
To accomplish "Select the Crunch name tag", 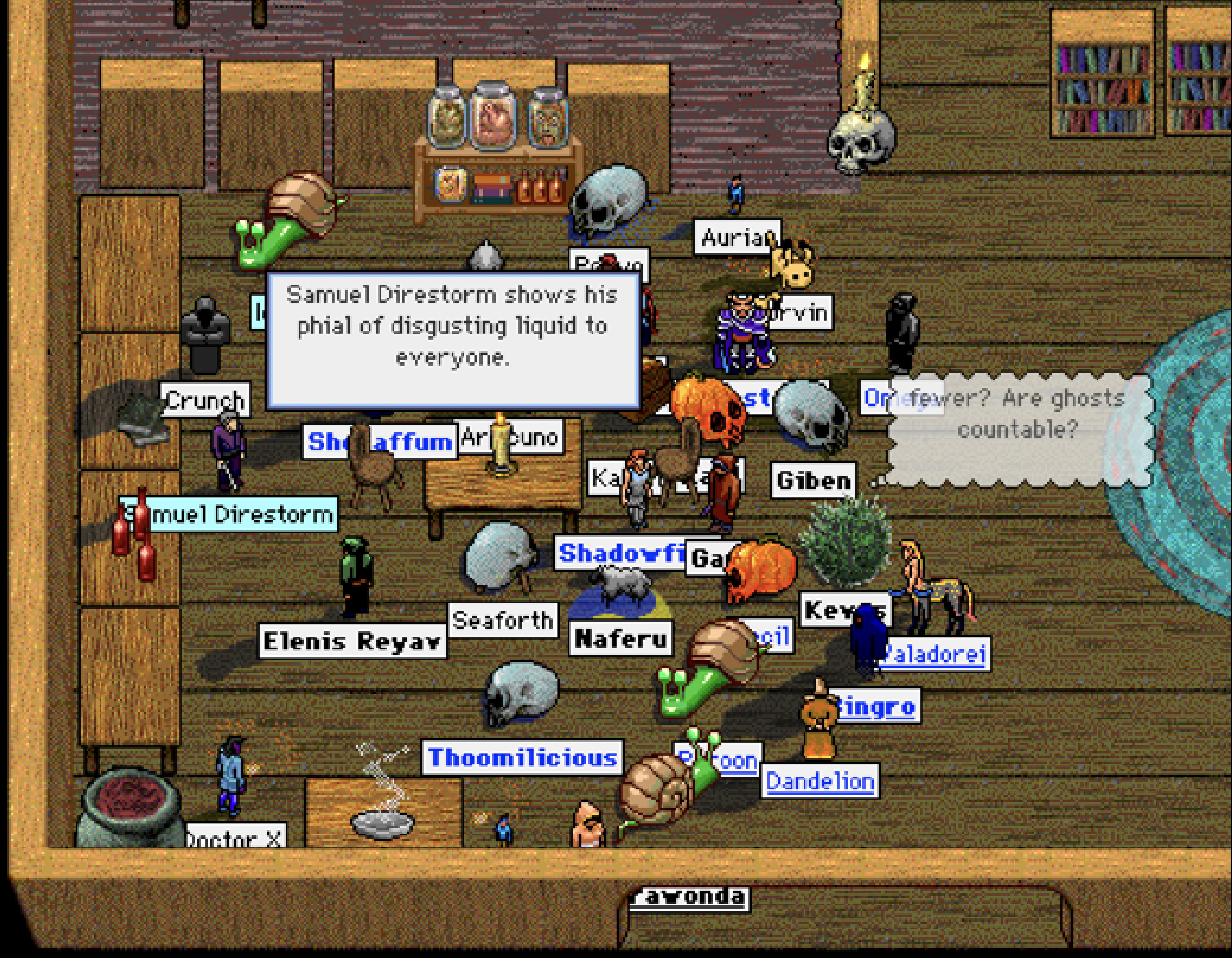I will [205, 401].
